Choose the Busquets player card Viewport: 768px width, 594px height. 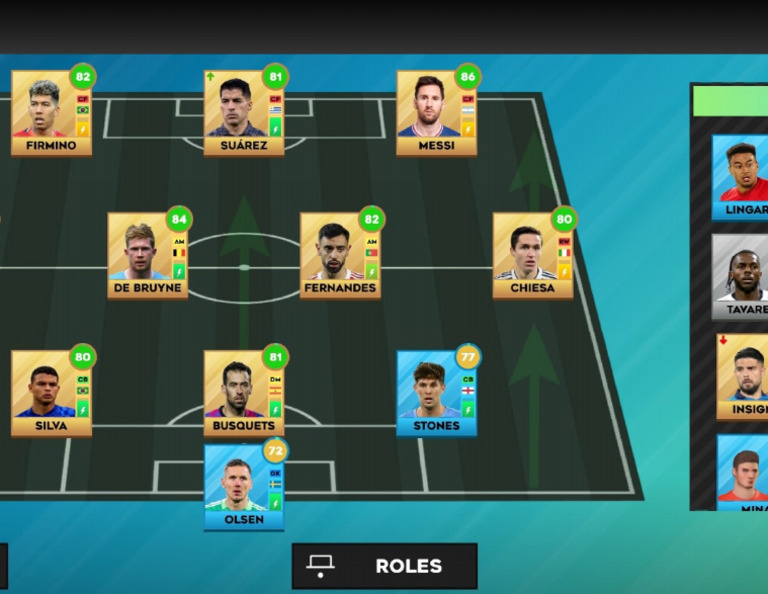(244, 393)
